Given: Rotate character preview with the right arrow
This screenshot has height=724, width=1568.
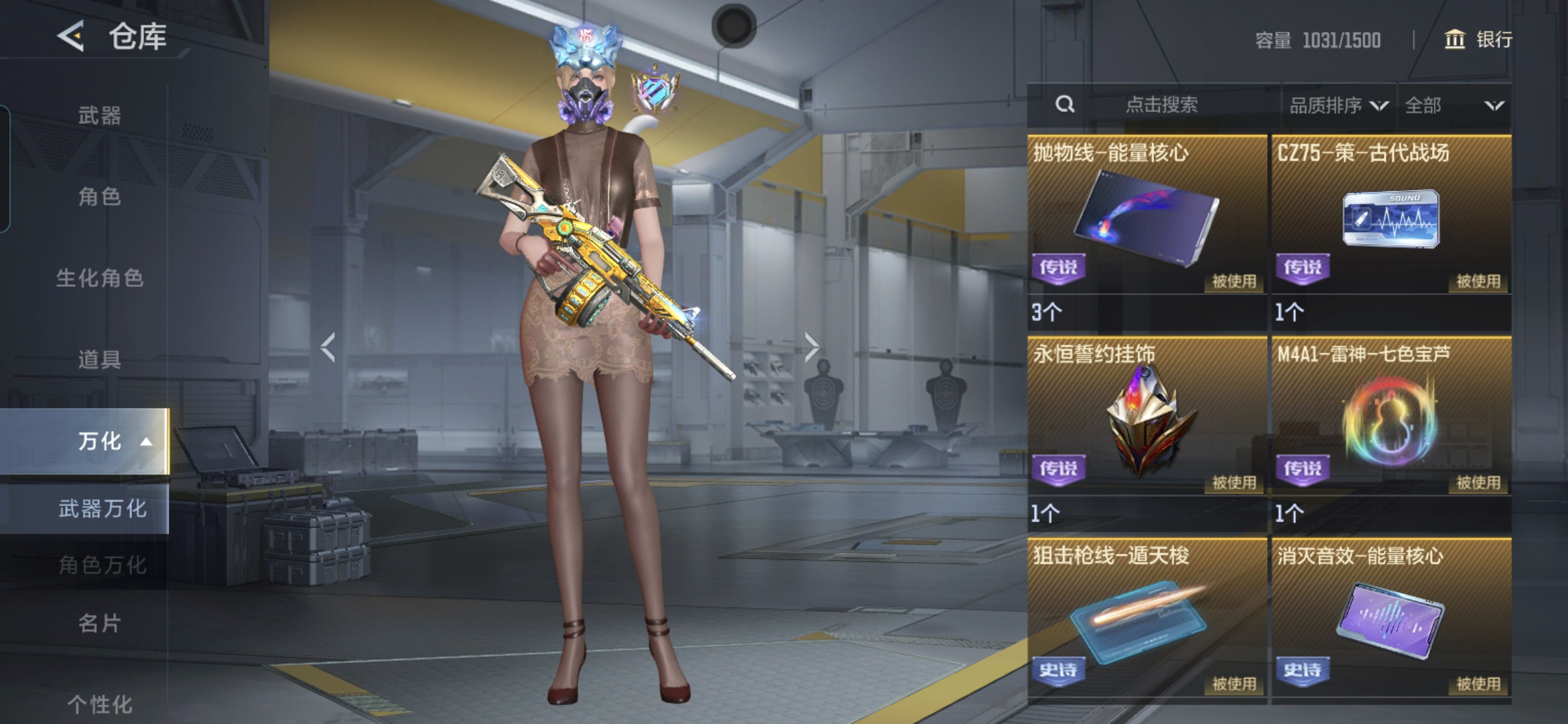Looking at the screenshot, I should coord(811,347).
